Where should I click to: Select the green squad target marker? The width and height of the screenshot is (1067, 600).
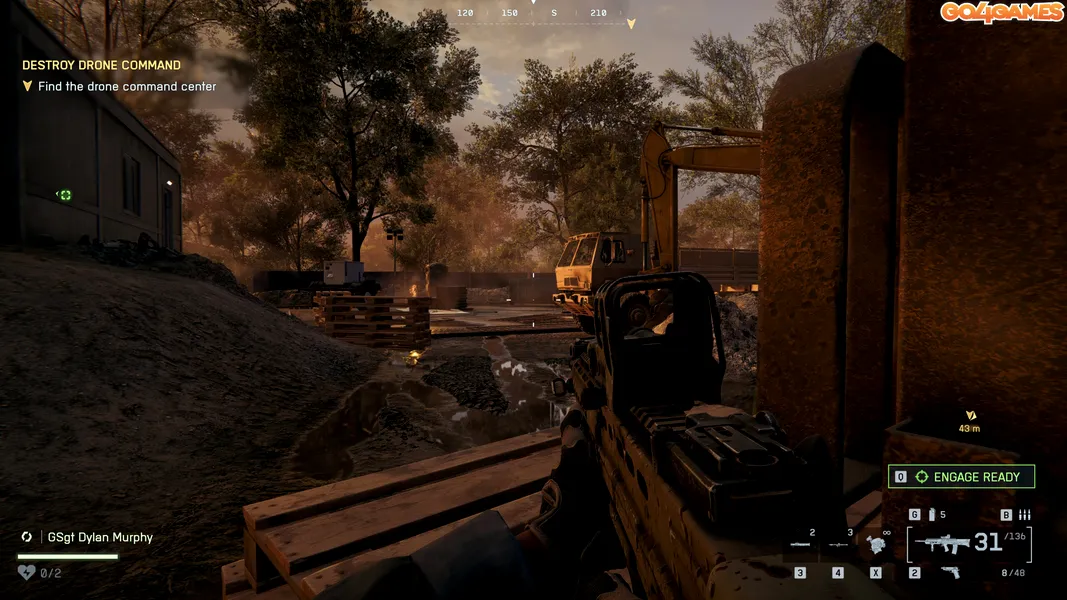[65, 195]
